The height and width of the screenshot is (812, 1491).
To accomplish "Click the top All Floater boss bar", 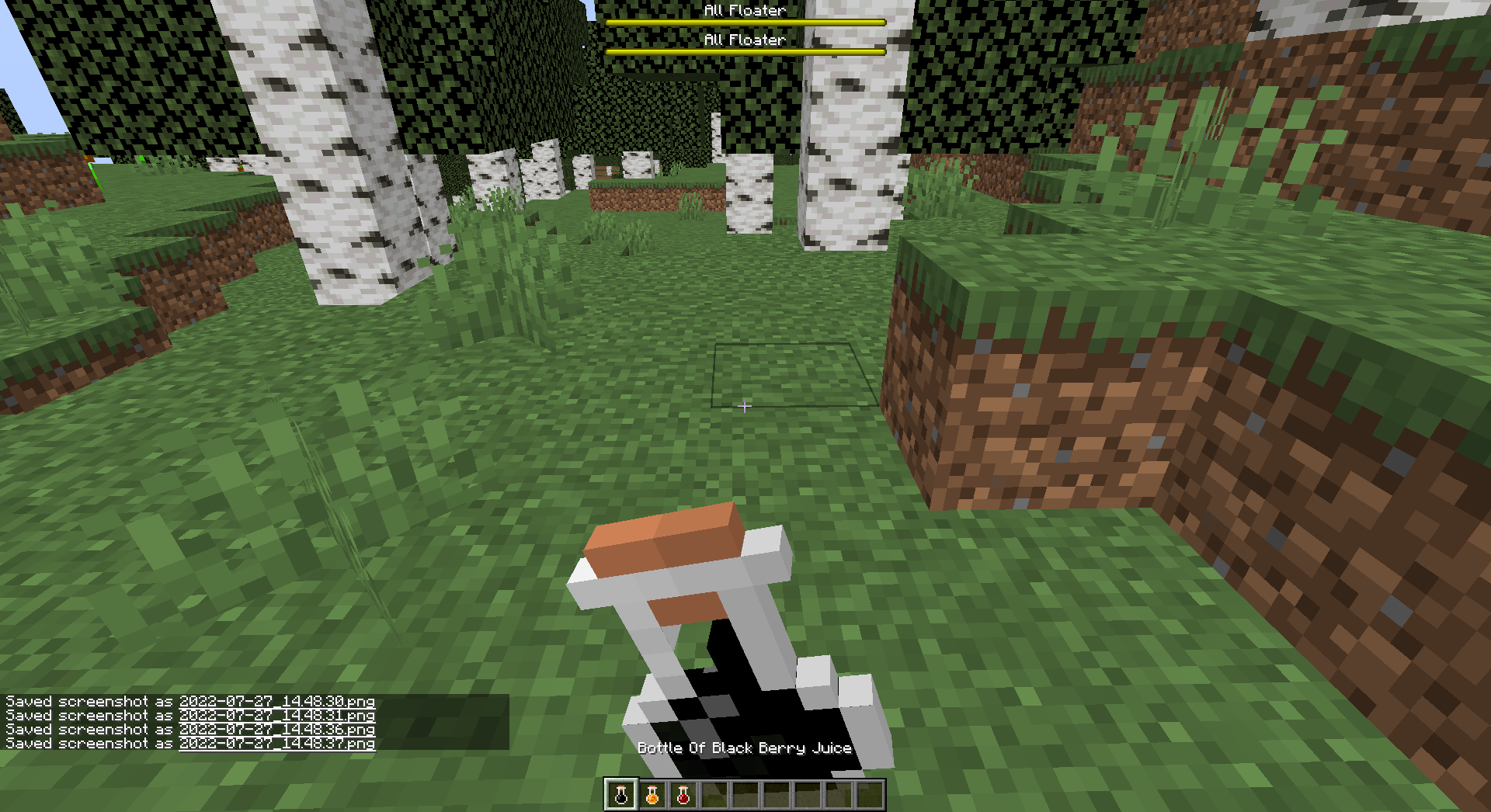I will (x=744, y=22).
